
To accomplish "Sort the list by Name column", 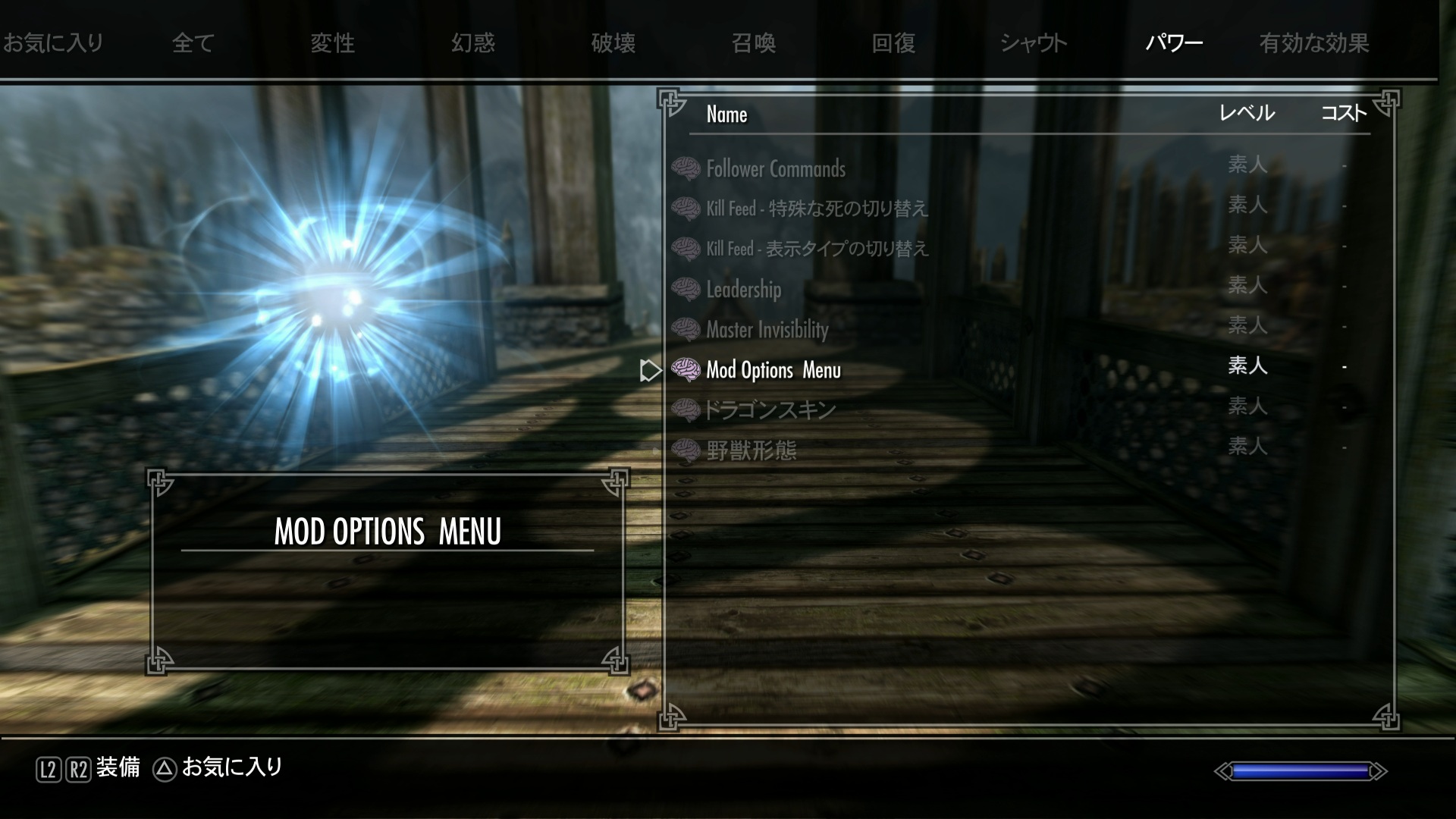I will 726,115.
